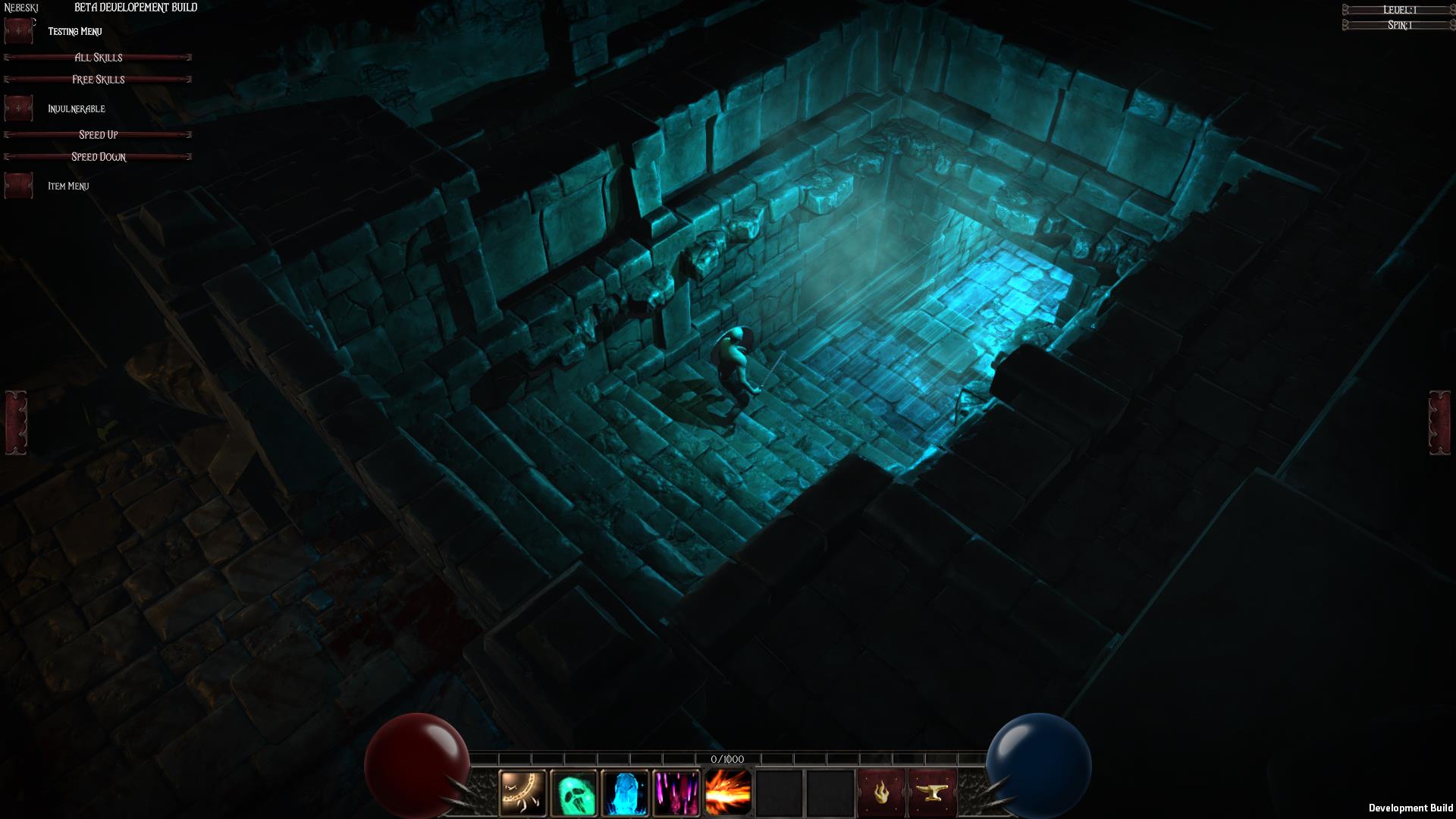Screen dimensions: 1456x819
Task: Enable All Skills in the Testing Menu
Action: tap(99, 57)
